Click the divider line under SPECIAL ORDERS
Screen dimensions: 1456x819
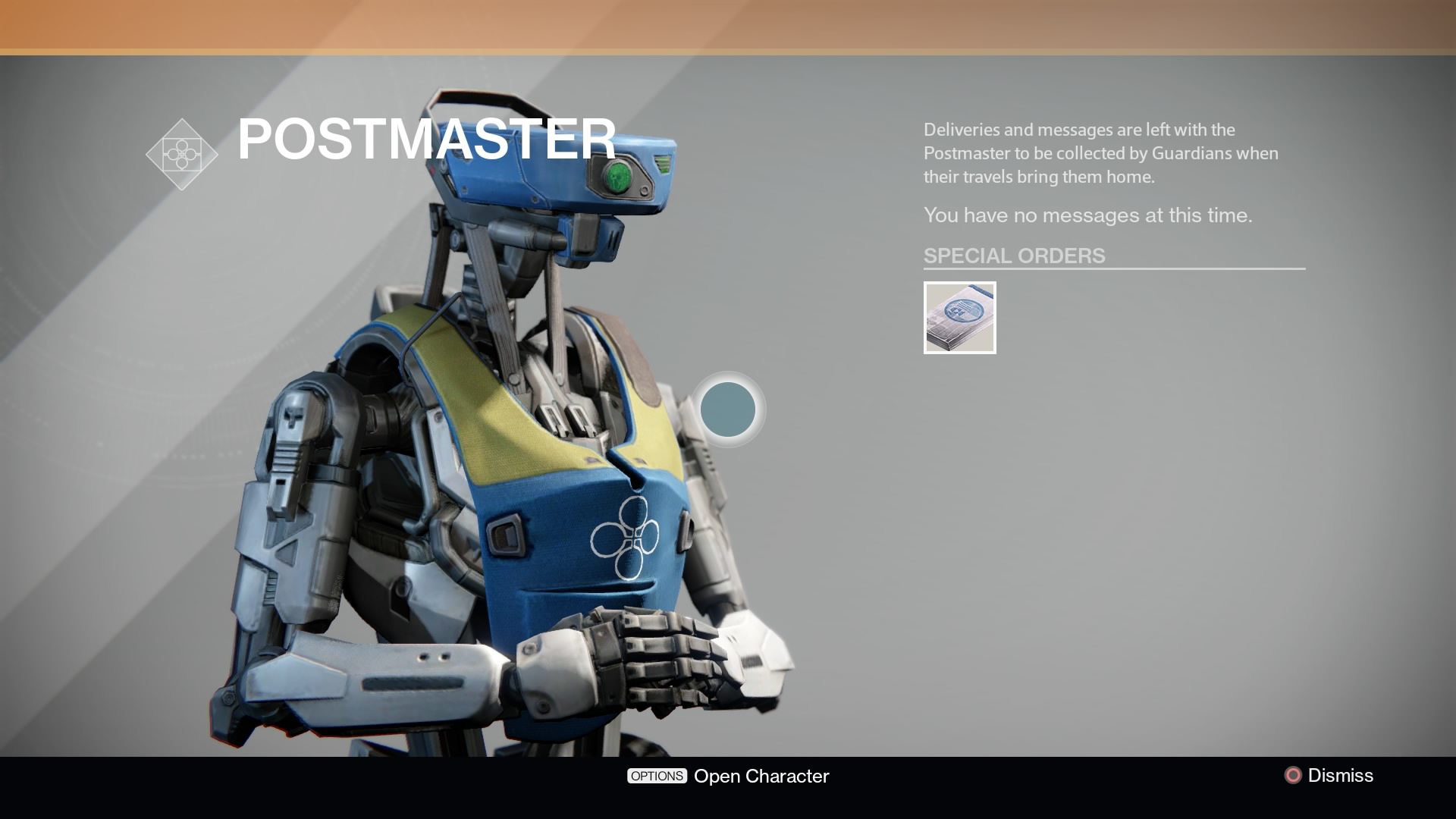[x=1113, y=270]
